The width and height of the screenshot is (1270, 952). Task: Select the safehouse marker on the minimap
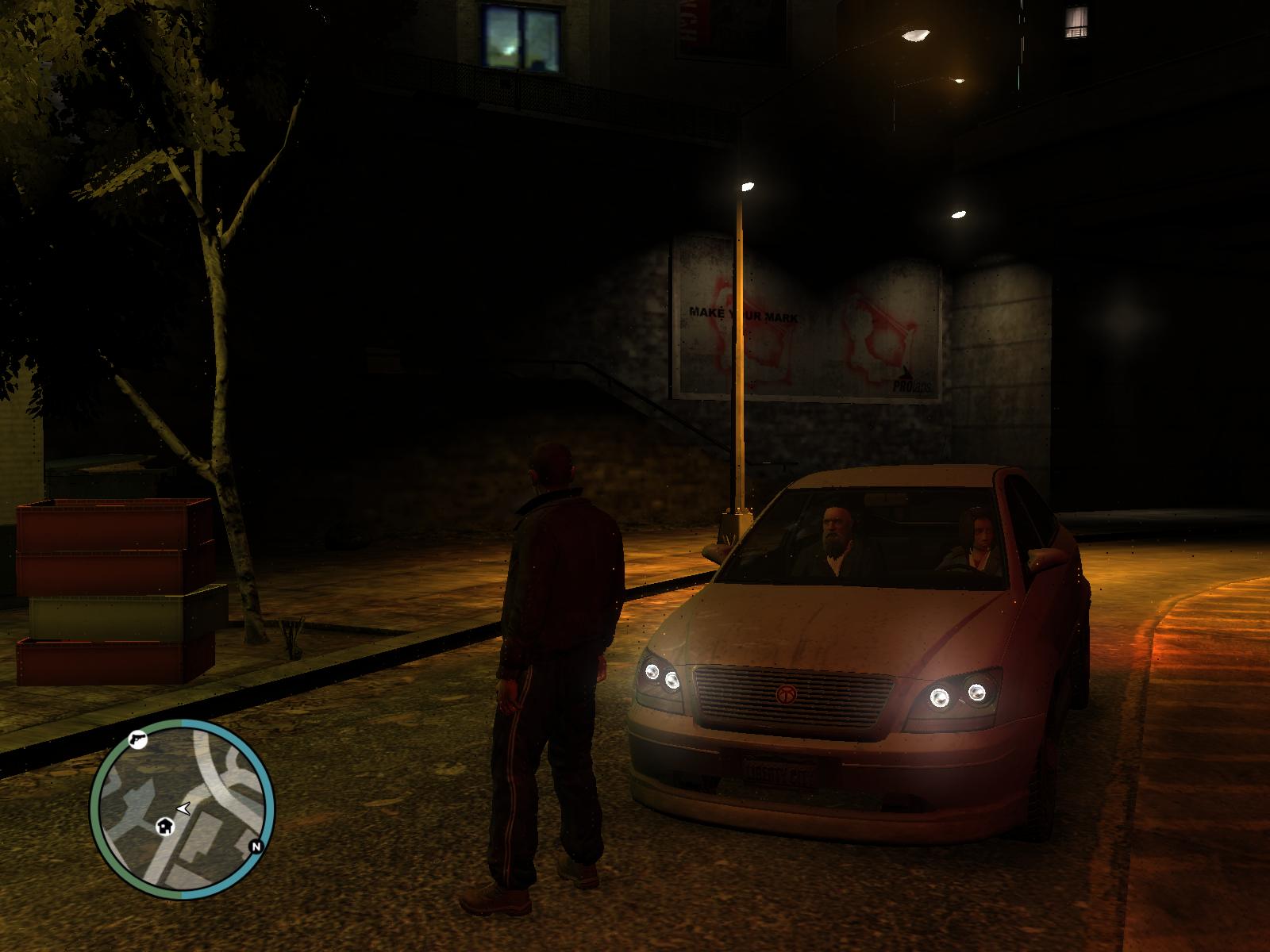(x=166, y=826)
